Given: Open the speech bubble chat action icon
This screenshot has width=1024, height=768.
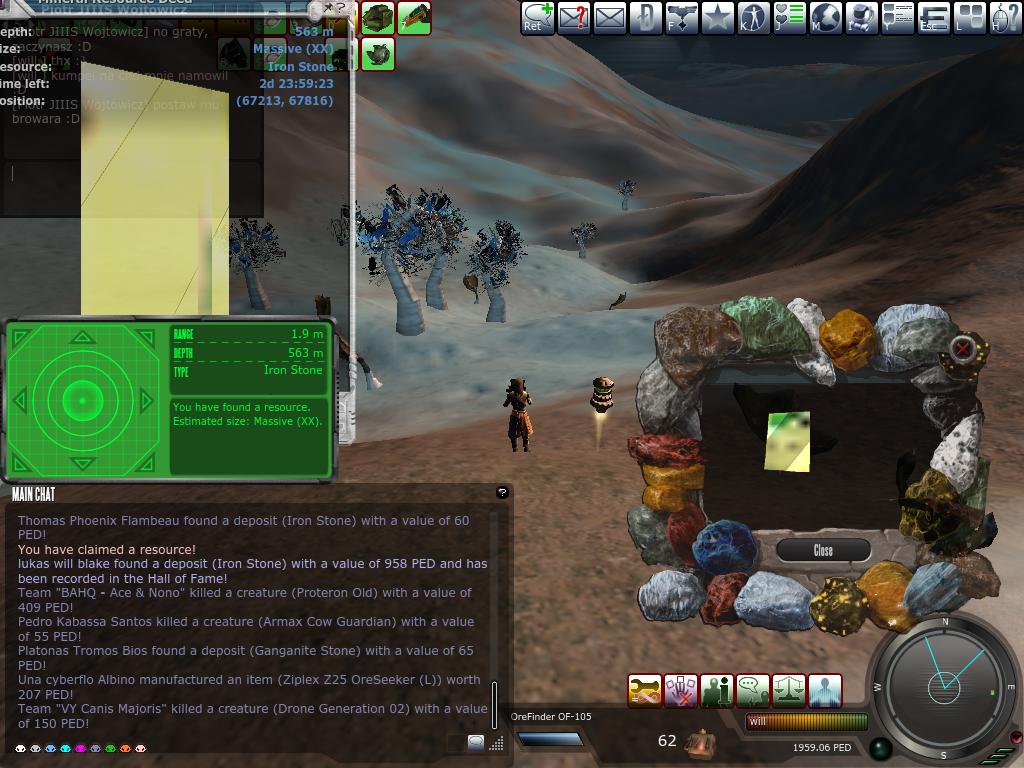Looking at the screenshot, I should [x=752, y=691].
